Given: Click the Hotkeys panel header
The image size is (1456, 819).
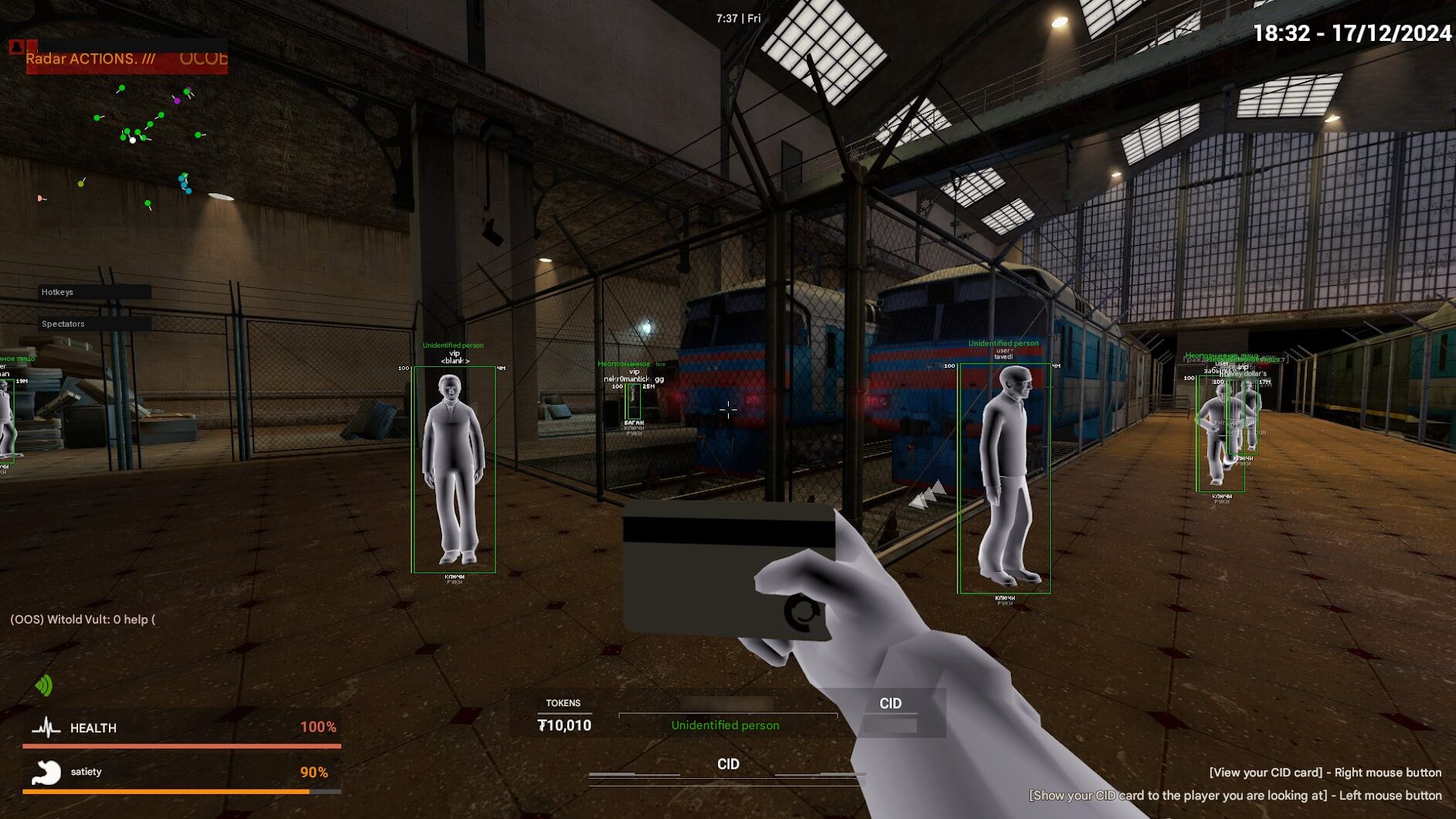Looking at the screenshot, I should [94, 292].
